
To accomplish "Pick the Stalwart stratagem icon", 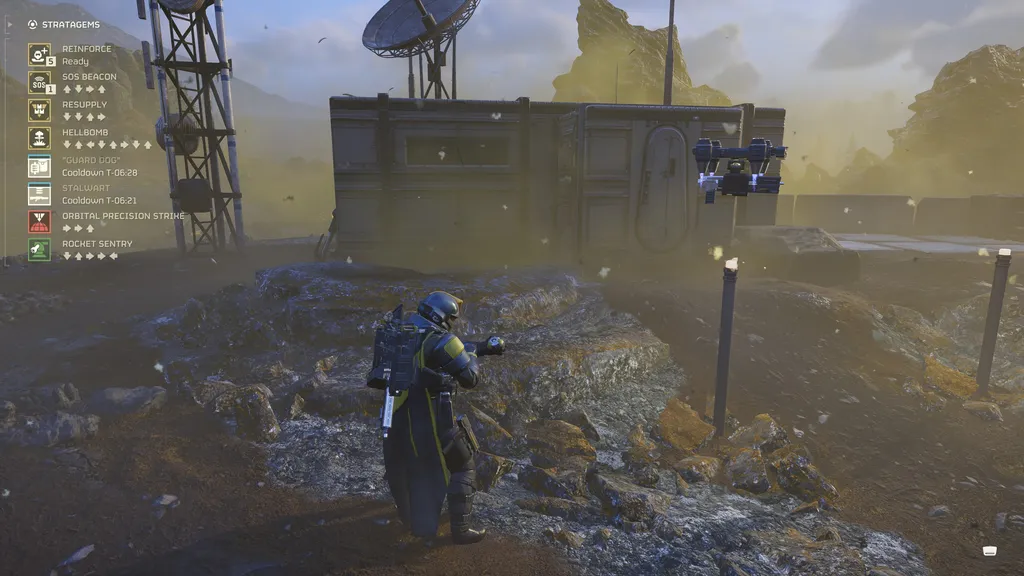I will click(x=39, y=194).
